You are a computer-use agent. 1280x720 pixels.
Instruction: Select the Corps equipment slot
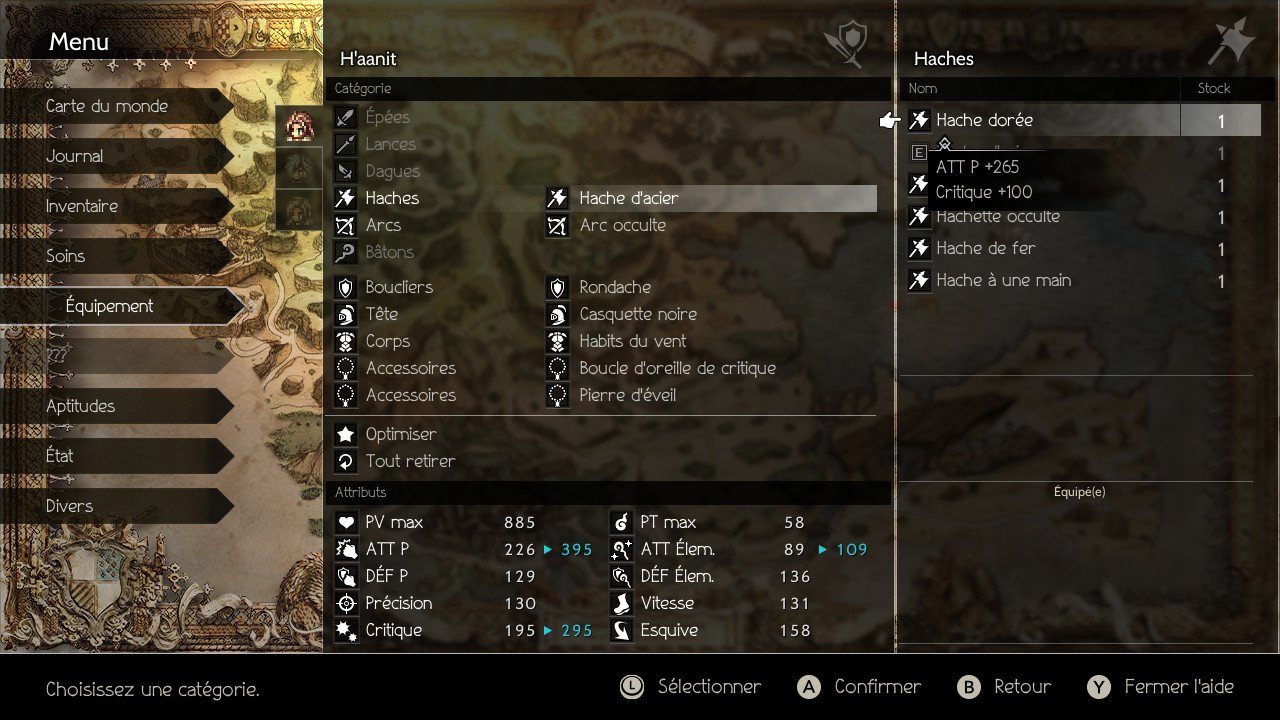tap(388, 341)
